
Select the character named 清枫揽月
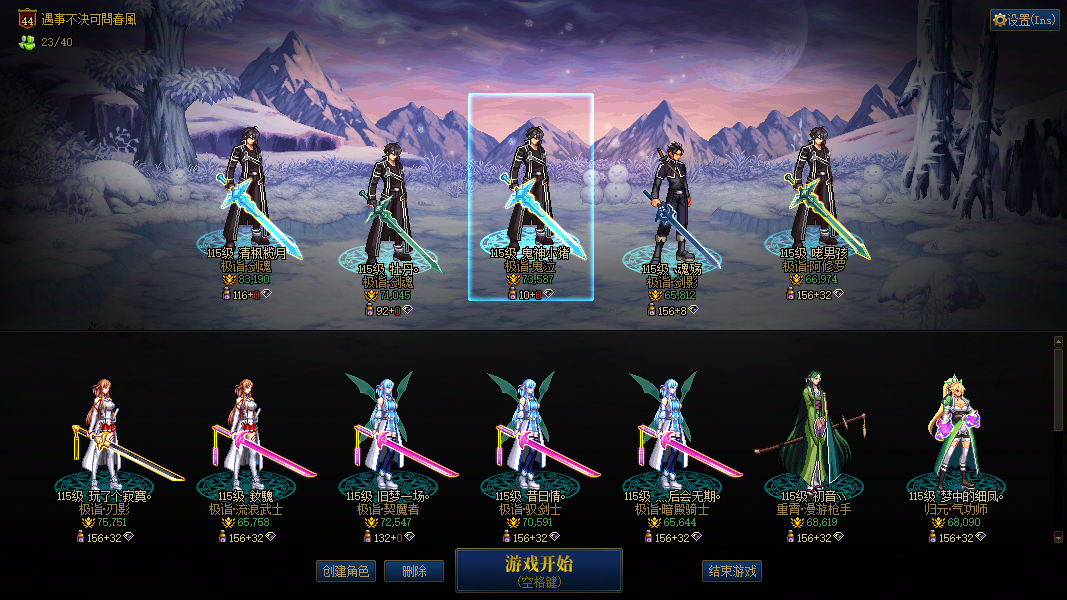pyautogui.click(x=246, y=200)
